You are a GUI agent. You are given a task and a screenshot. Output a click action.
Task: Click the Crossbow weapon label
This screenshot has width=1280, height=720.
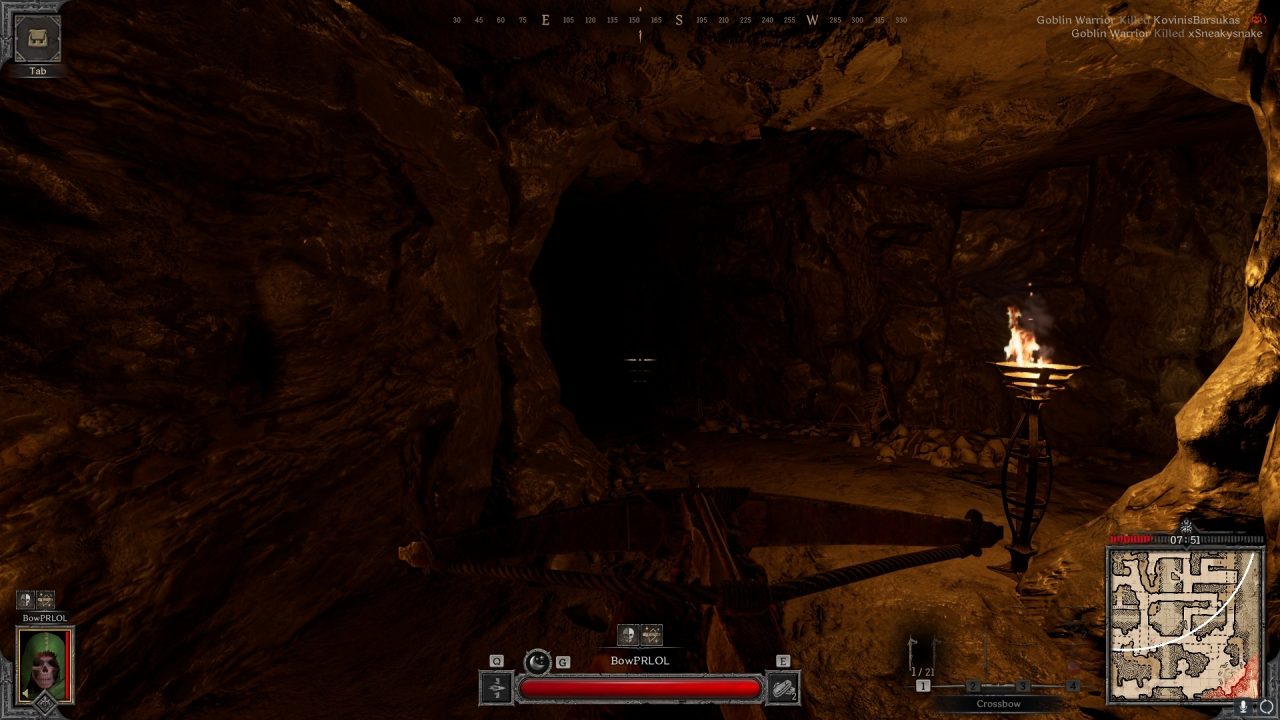(x=999, y=704)
